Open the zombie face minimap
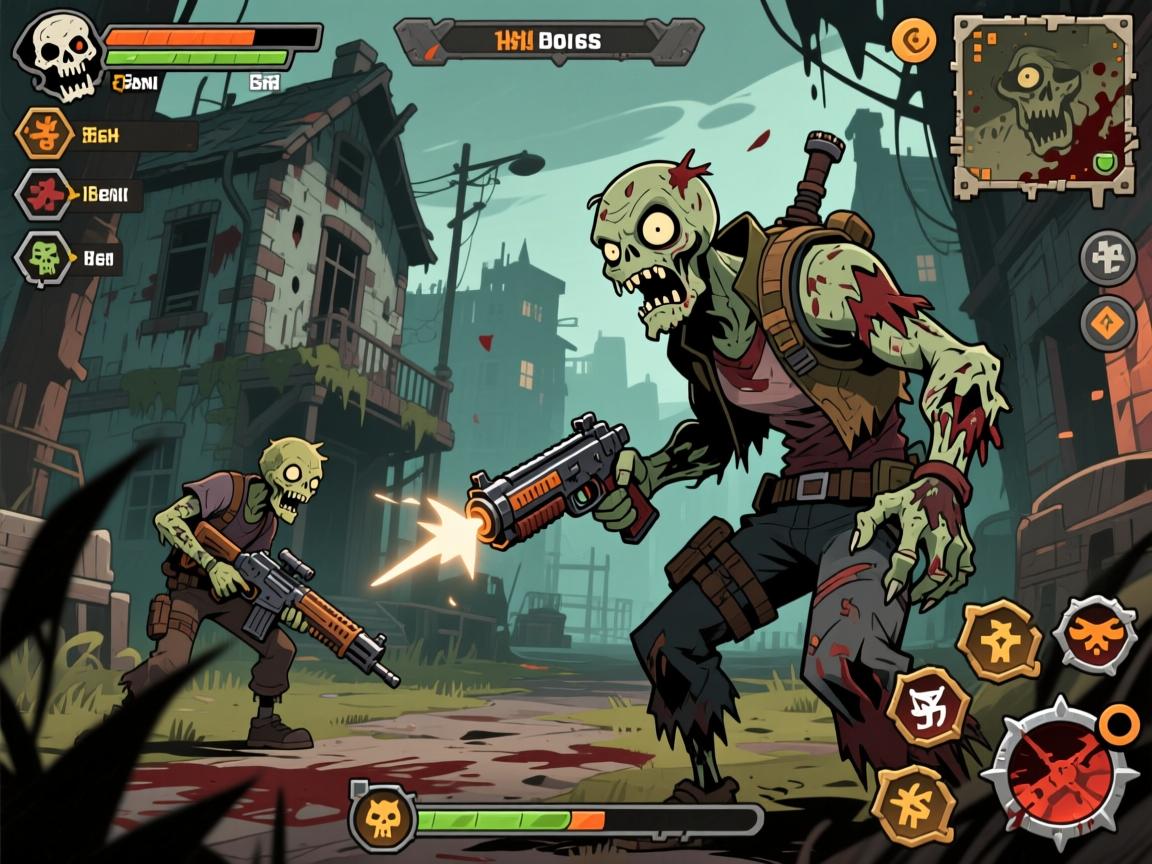Image resolution: width=1152 pixels, height=864 pixels. 1042,105
